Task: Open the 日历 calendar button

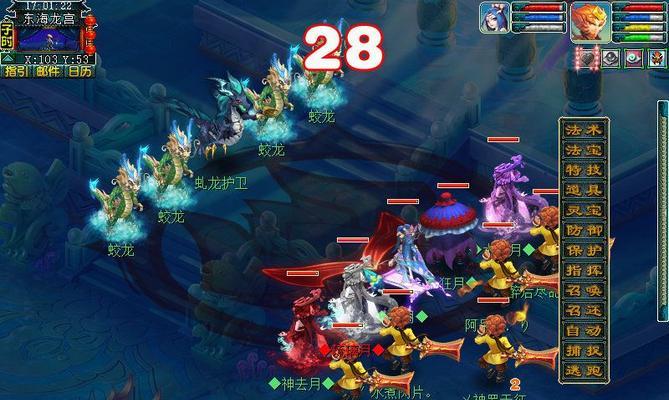Action: (x=81, y=71)
